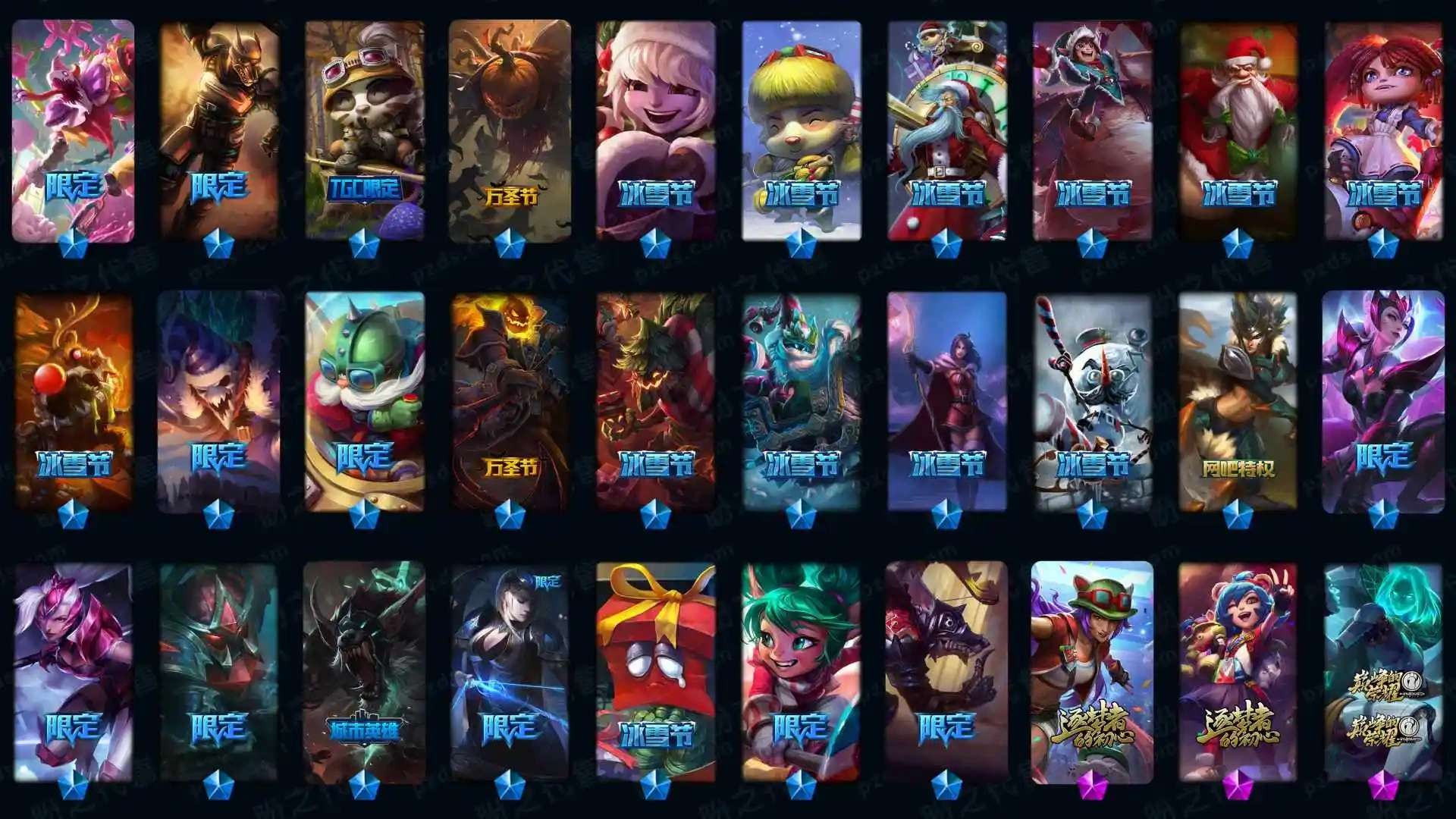Select the green-haired girl 限定 card
The height and width of the screenshot is (819, 1456).
pos(802,671)
